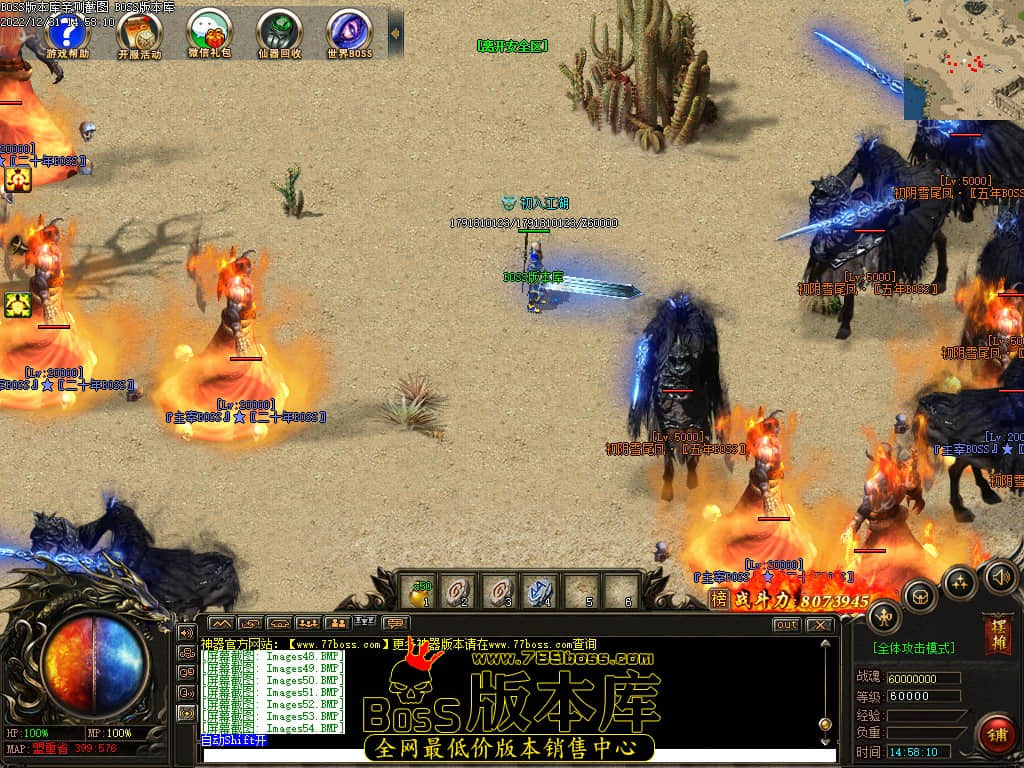1024x768 pixels.
Task: Toggle the round speaker sound button
Action: point(1000,575)
